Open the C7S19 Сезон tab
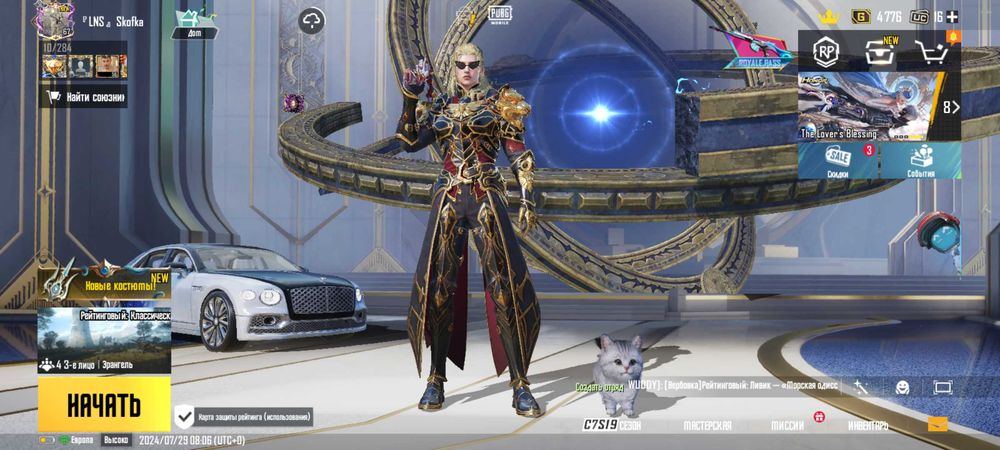The height and width of the screenshot is (450, 1000). [x=612, y=425]
